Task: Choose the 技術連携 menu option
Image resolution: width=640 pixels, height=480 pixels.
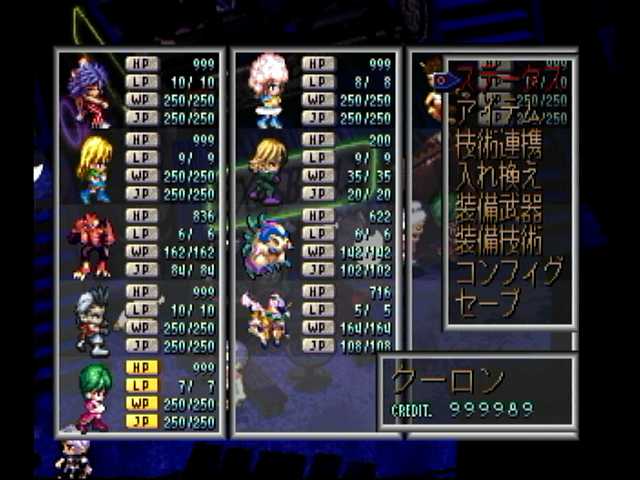Action: coord(500,149)
